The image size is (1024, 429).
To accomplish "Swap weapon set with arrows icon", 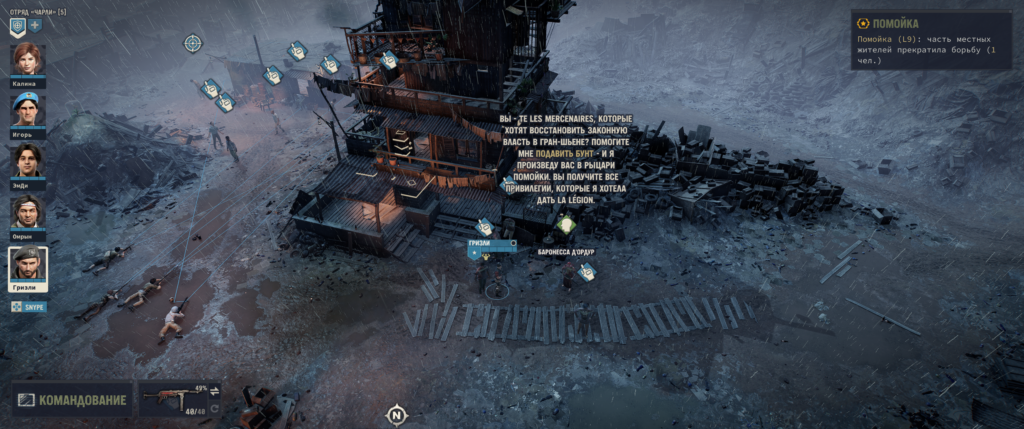I will click(x=214, y=391).
